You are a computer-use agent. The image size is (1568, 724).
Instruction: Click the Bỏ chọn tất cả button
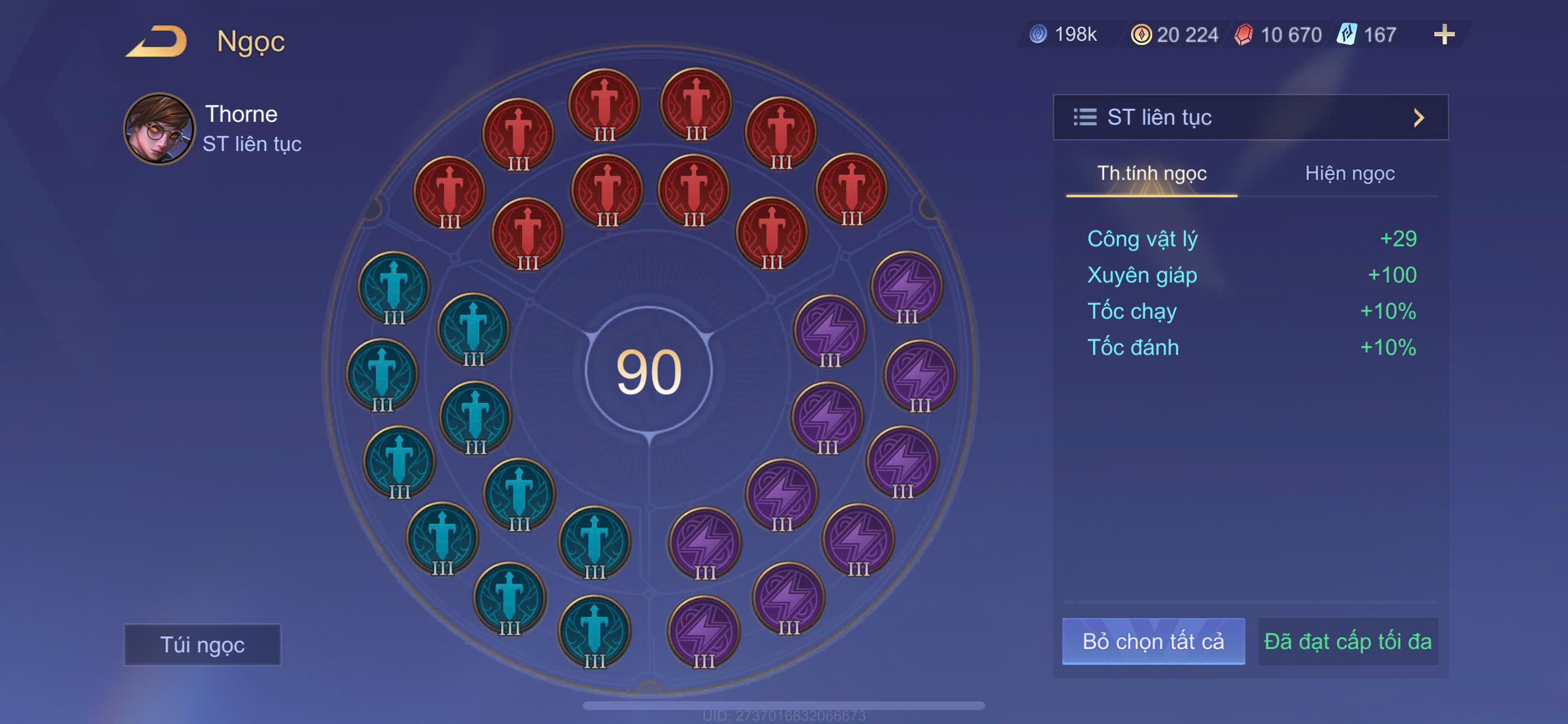click(x=1152, y=641)
